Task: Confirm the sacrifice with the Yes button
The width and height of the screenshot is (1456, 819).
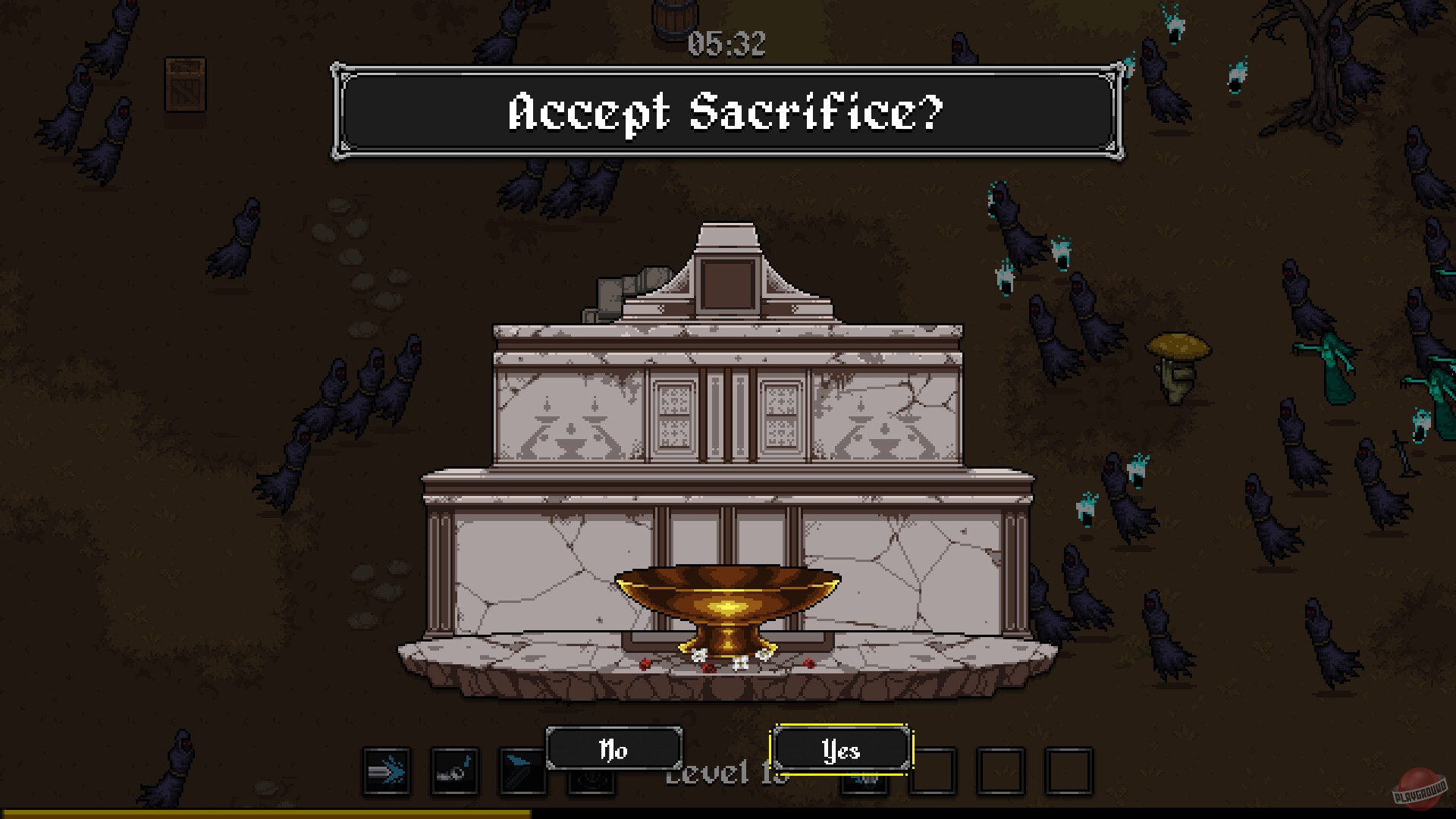Action: 842,751
